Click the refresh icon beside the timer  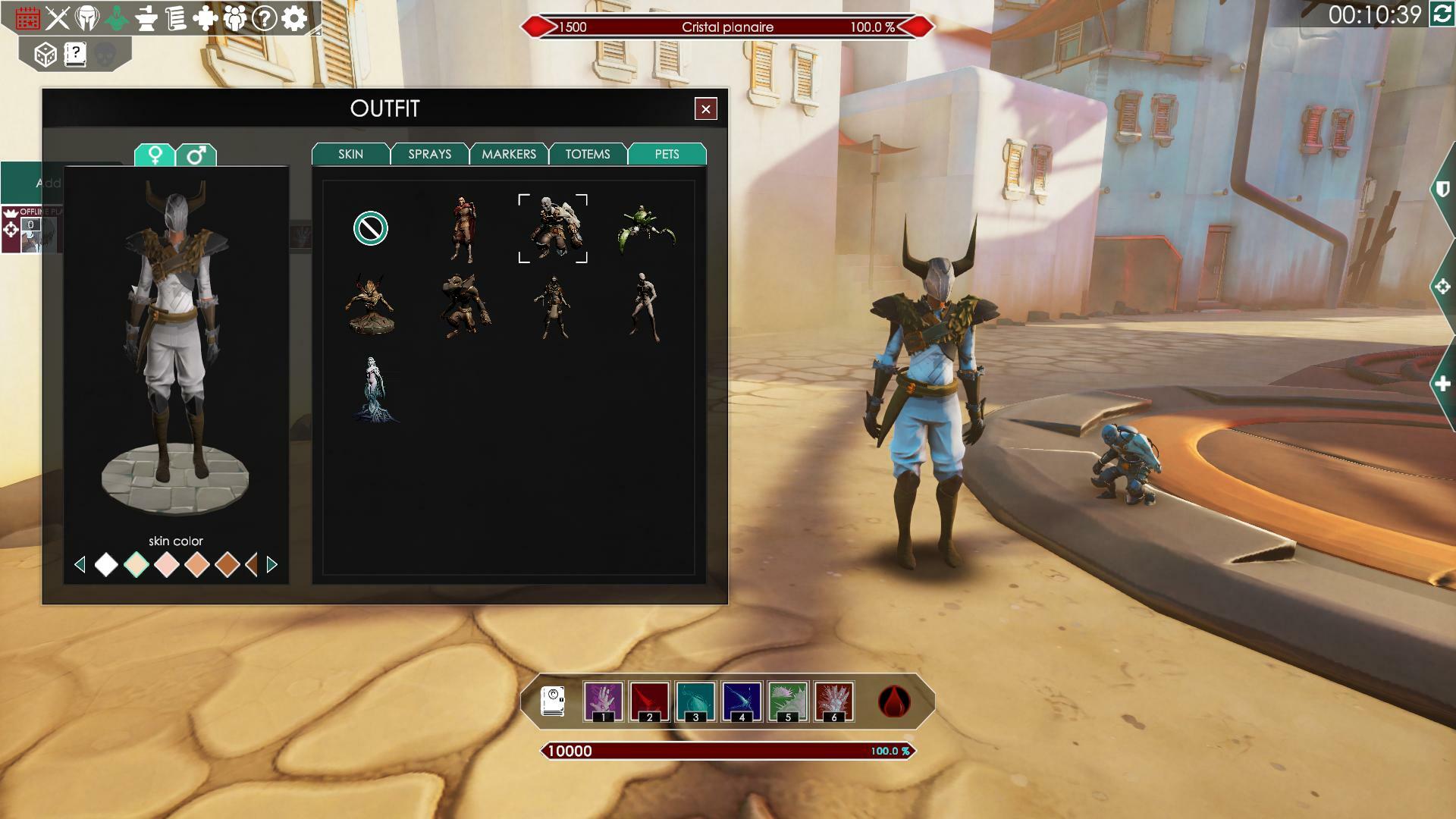(x=1441, y=14)
